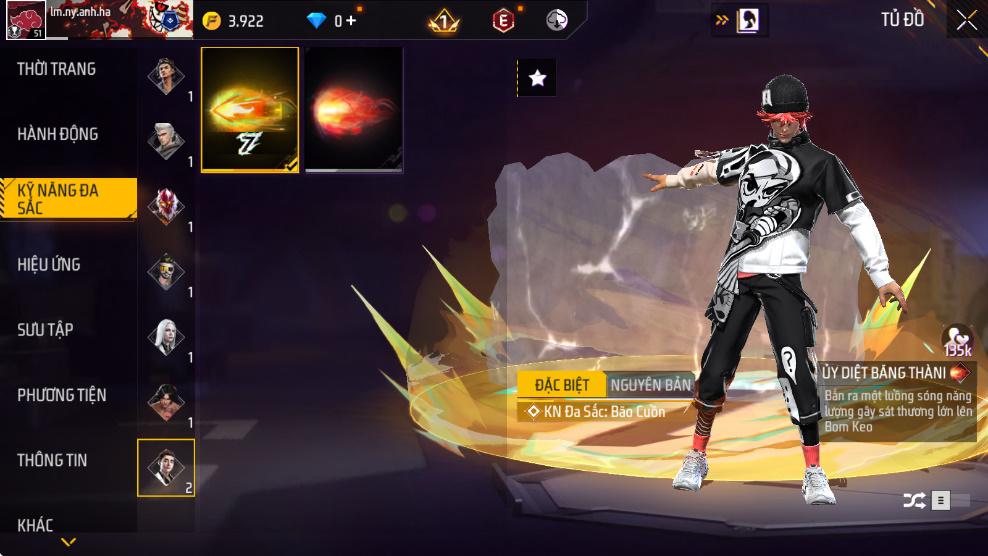This screenshot has height=556, width=988.
Task: Select the red fireball skill card
Action: [x=354, y=109]
